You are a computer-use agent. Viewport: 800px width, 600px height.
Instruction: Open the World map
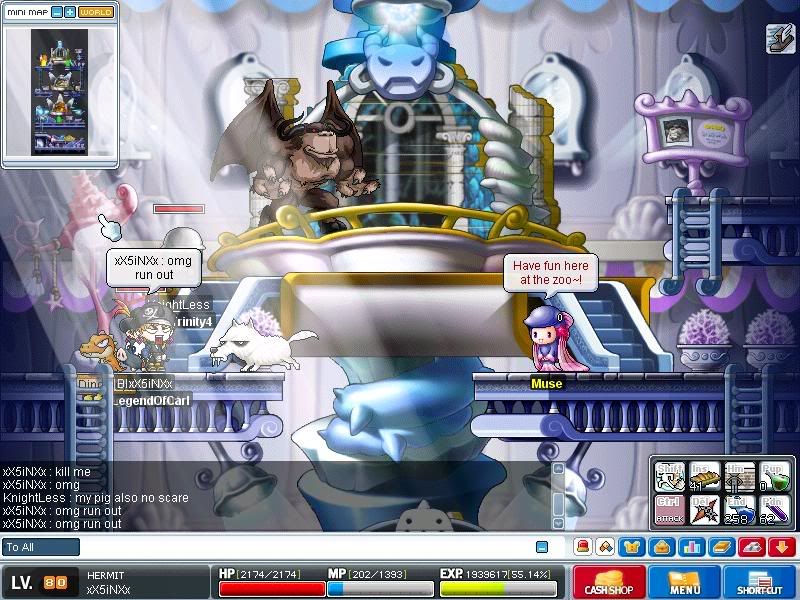coord(96,12)
